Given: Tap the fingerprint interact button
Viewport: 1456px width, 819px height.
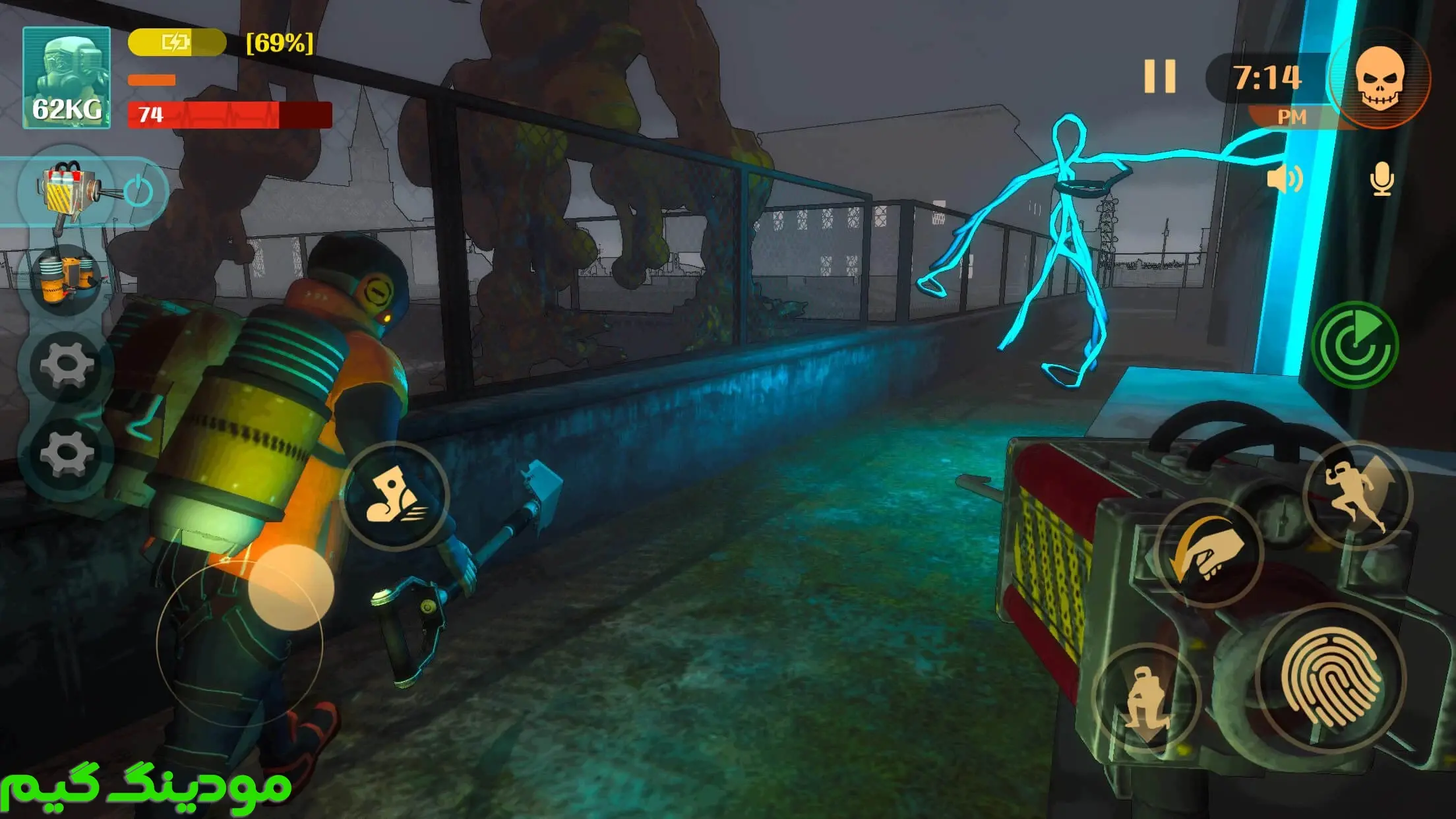Looking at the screenshot, I should (x=1331, y=677).
